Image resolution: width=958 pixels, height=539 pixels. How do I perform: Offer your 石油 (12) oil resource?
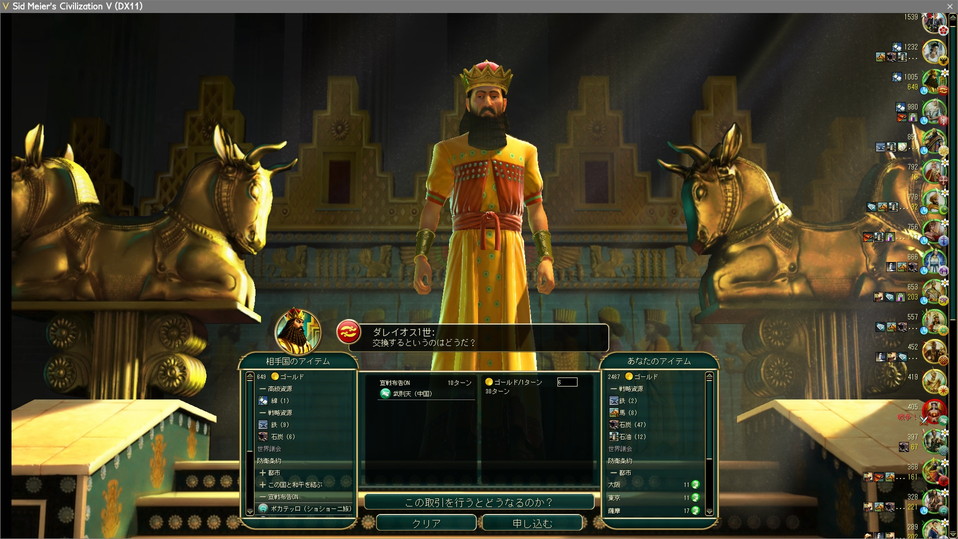[x=635, y=436]
